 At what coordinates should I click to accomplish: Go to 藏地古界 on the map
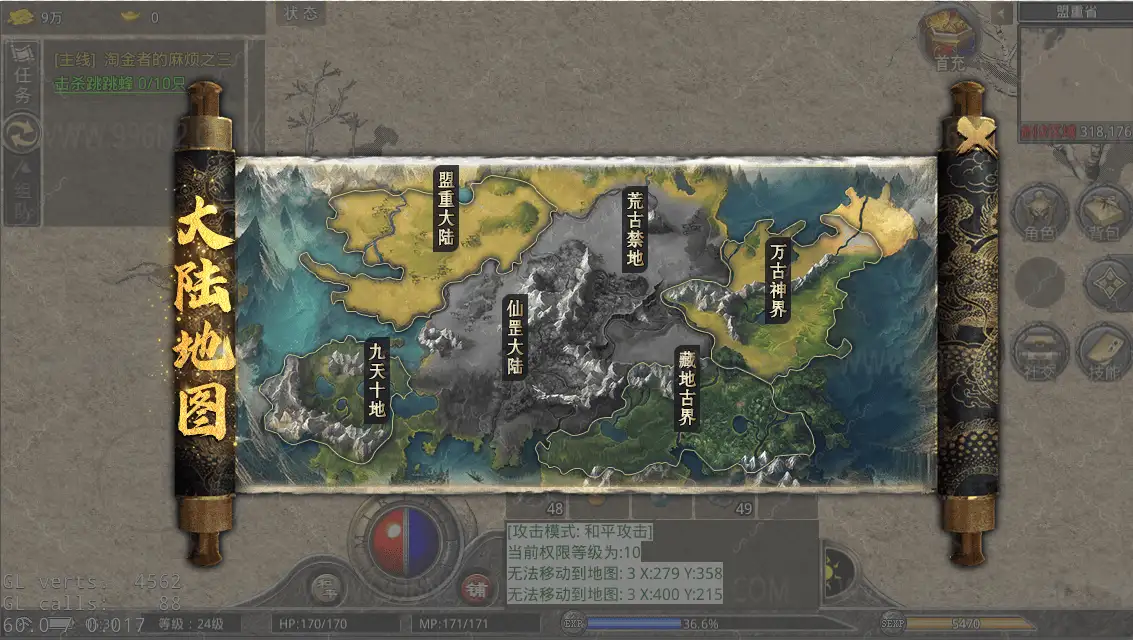686,387
